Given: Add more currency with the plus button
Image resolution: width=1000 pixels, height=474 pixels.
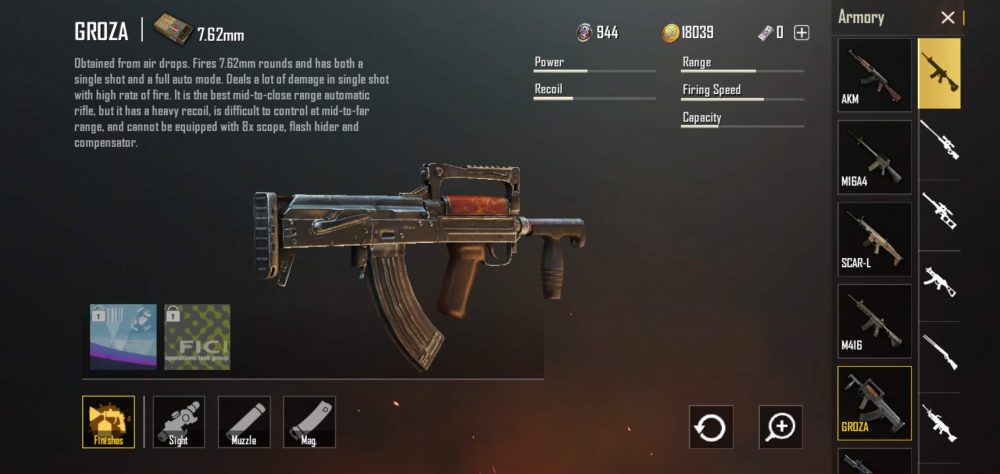Looking at the screenshot, I should coord(801,33).
